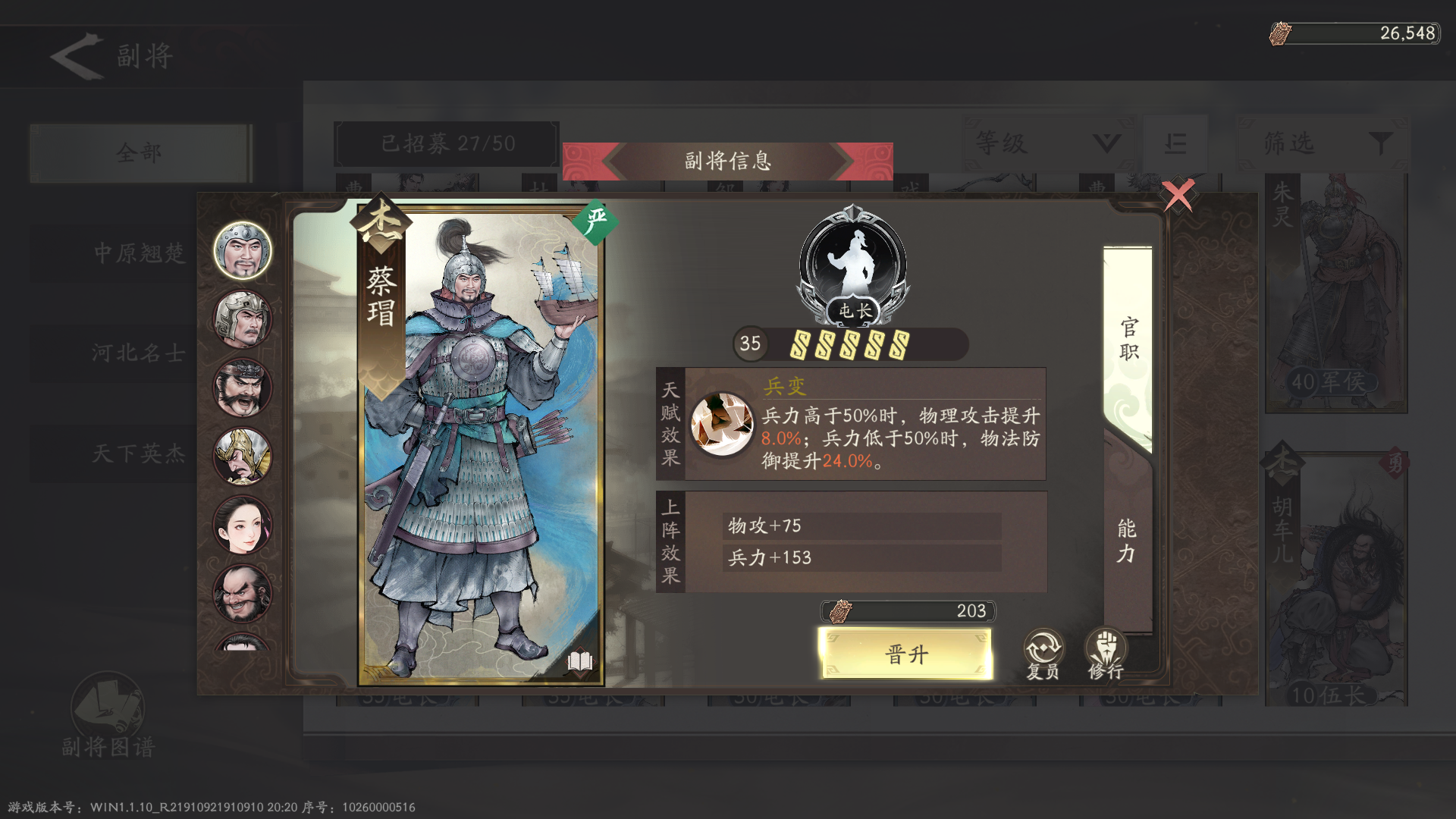Click the list sort icon beside 等级
Viewport: 1456px width, 819px height.
tap(1175, 144)
